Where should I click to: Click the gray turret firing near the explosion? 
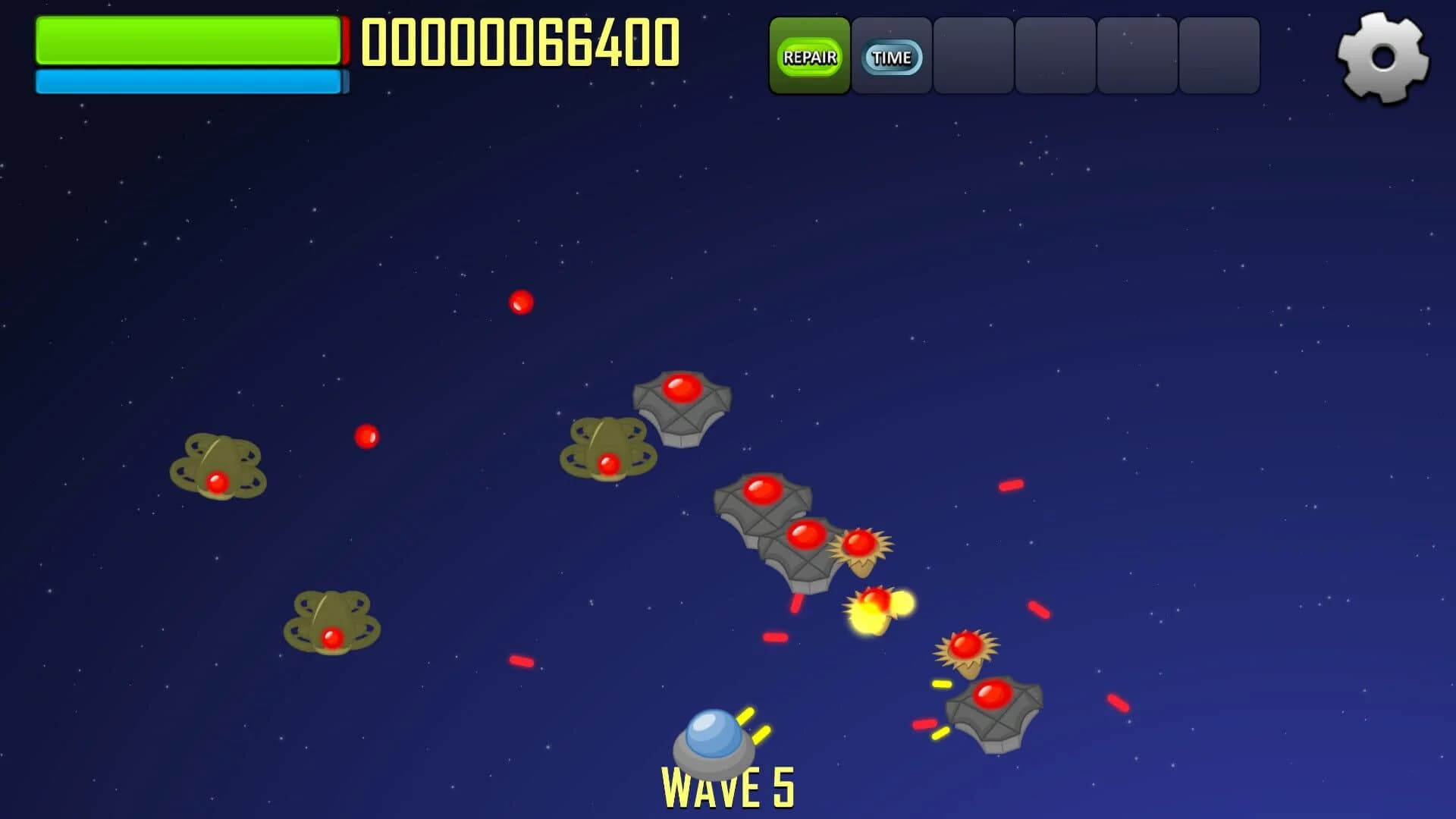click(x=804, y=546)
